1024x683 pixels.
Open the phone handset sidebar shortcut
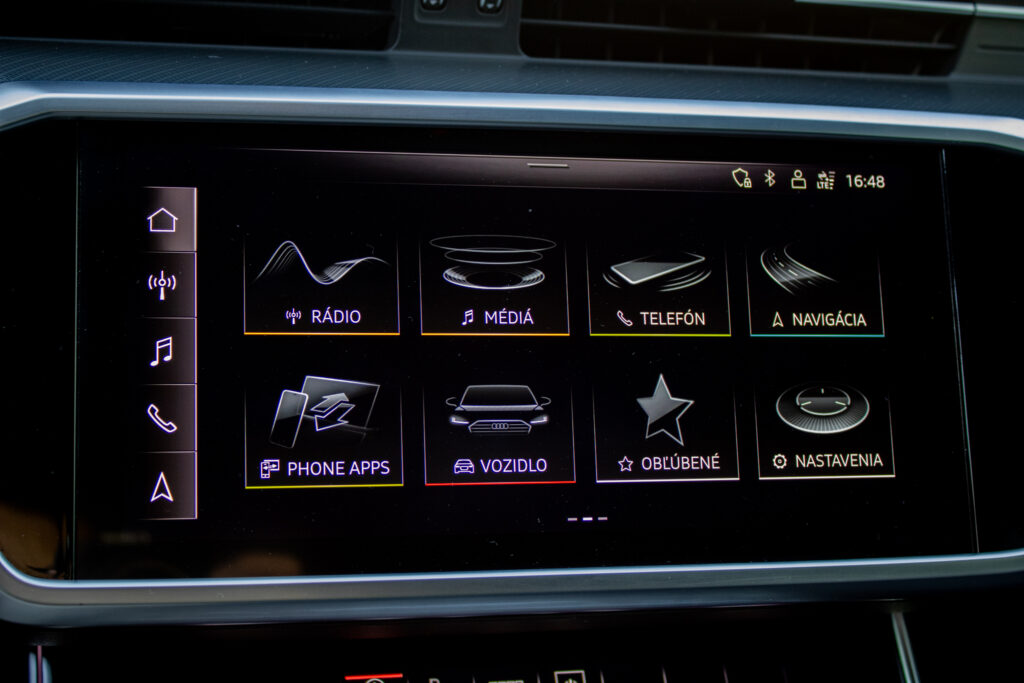point(162,418)
